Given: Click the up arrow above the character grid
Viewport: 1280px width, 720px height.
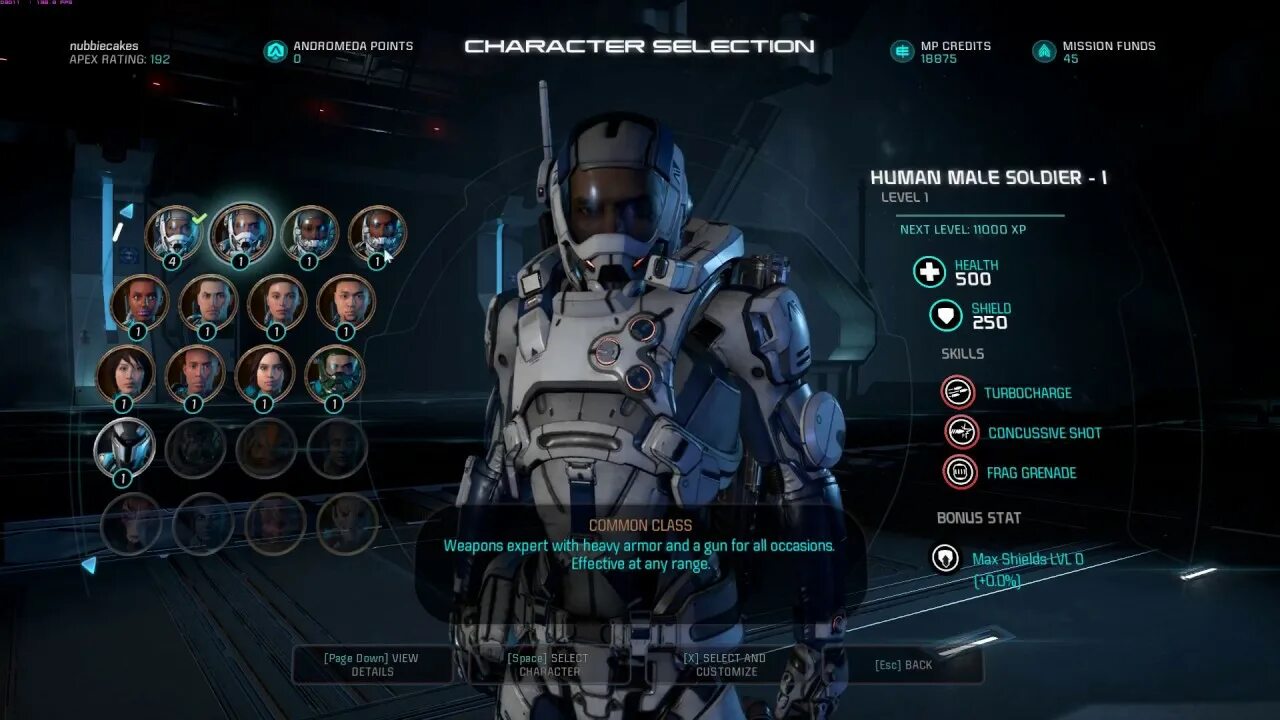Looking at the screenshot, I should 126,211.
